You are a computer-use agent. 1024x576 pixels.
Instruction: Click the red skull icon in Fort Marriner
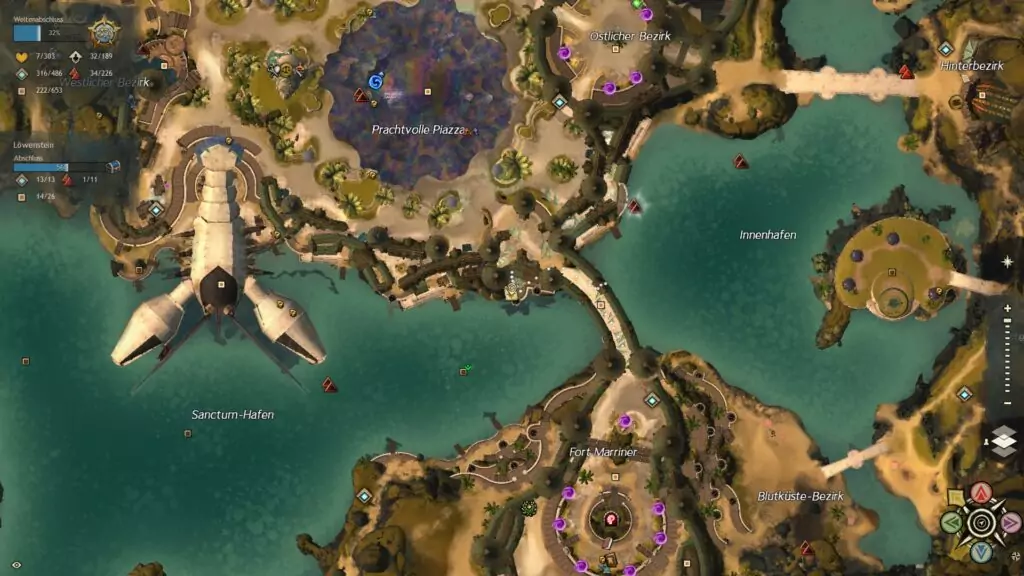click(x=610, y=519)
